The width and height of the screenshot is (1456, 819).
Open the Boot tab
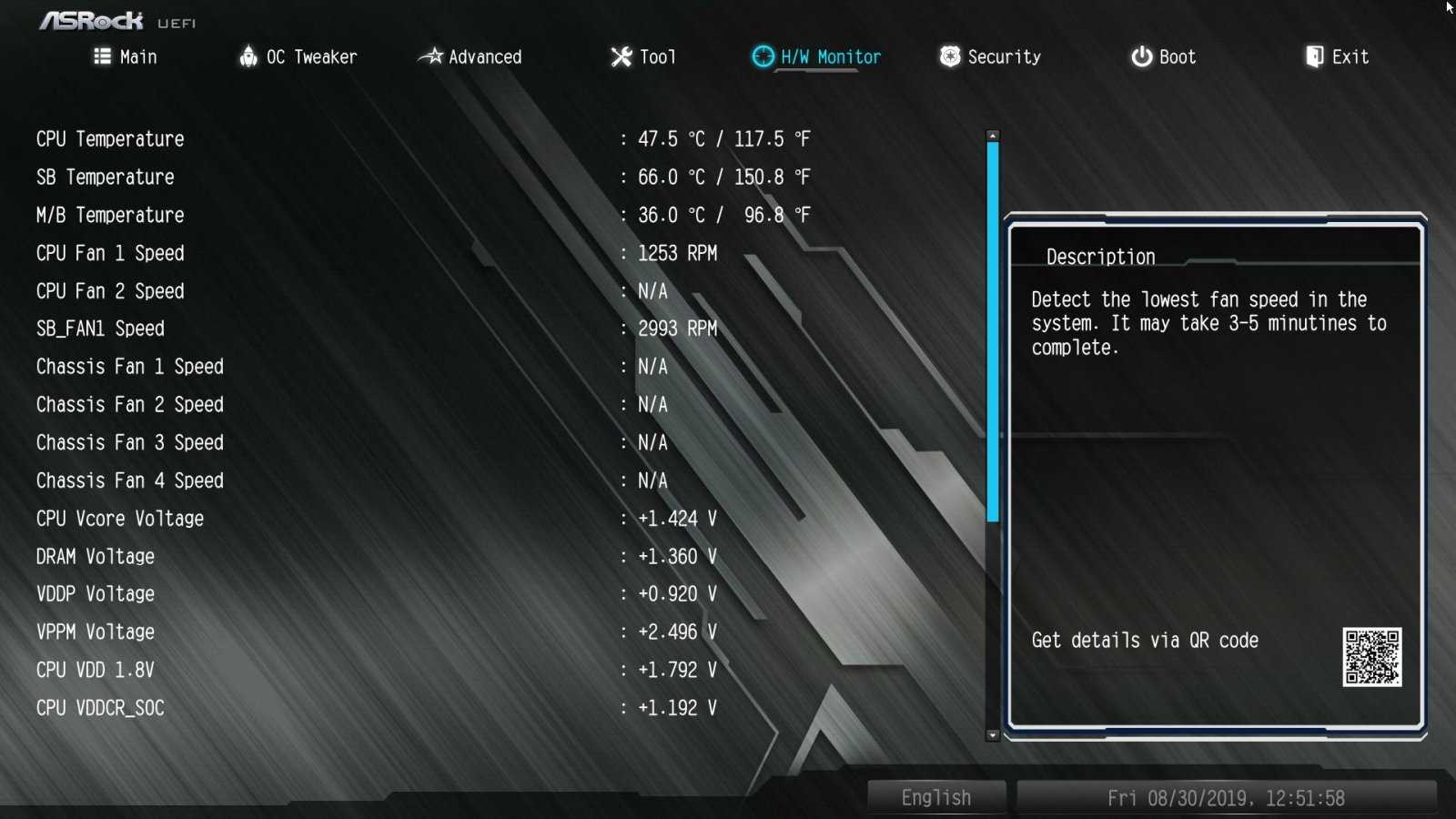tap(1164, 57)
